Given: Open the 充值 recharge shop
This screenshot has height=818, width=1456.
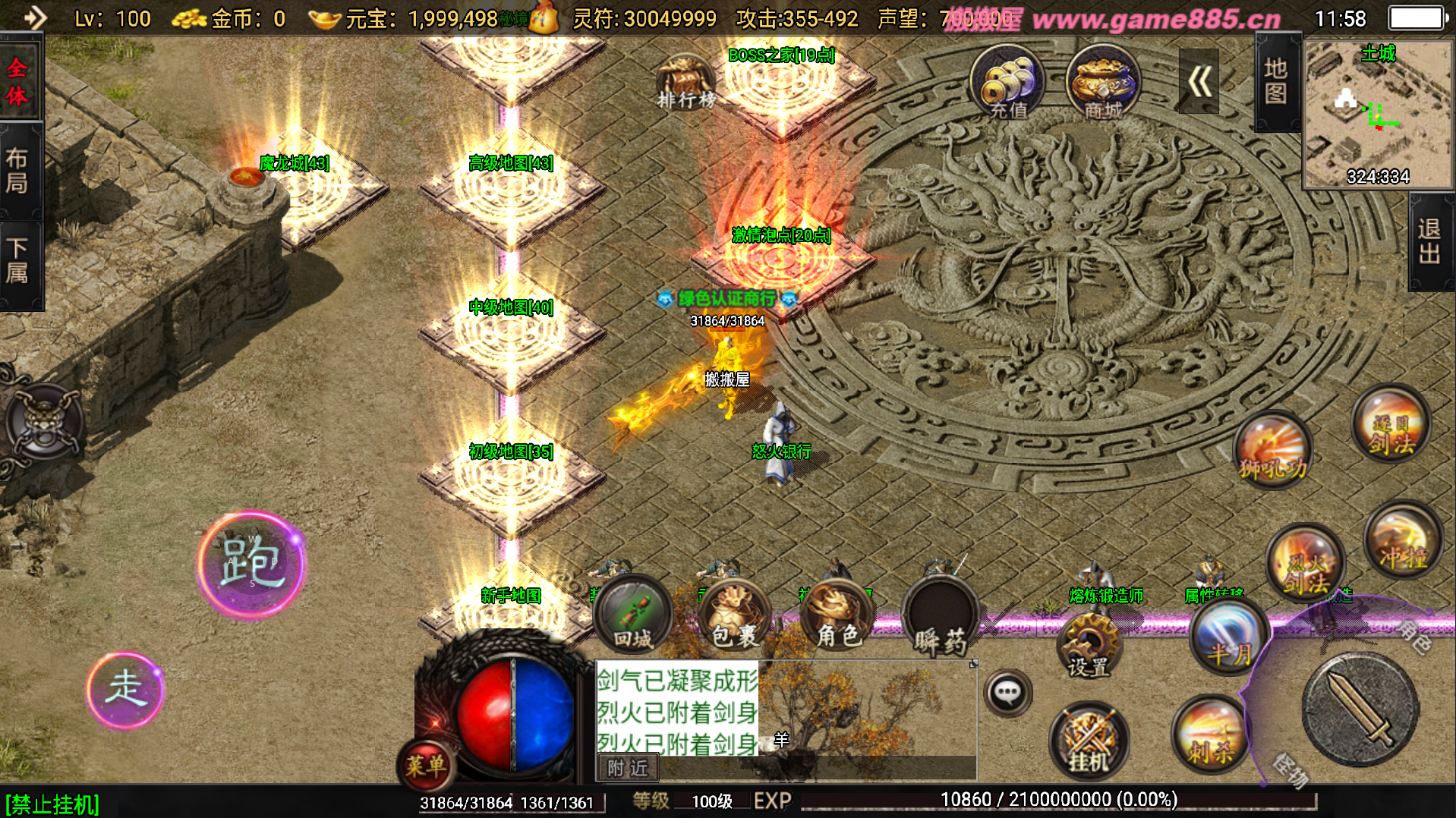Looking at the screenshot, I should tap(1007, 82).
